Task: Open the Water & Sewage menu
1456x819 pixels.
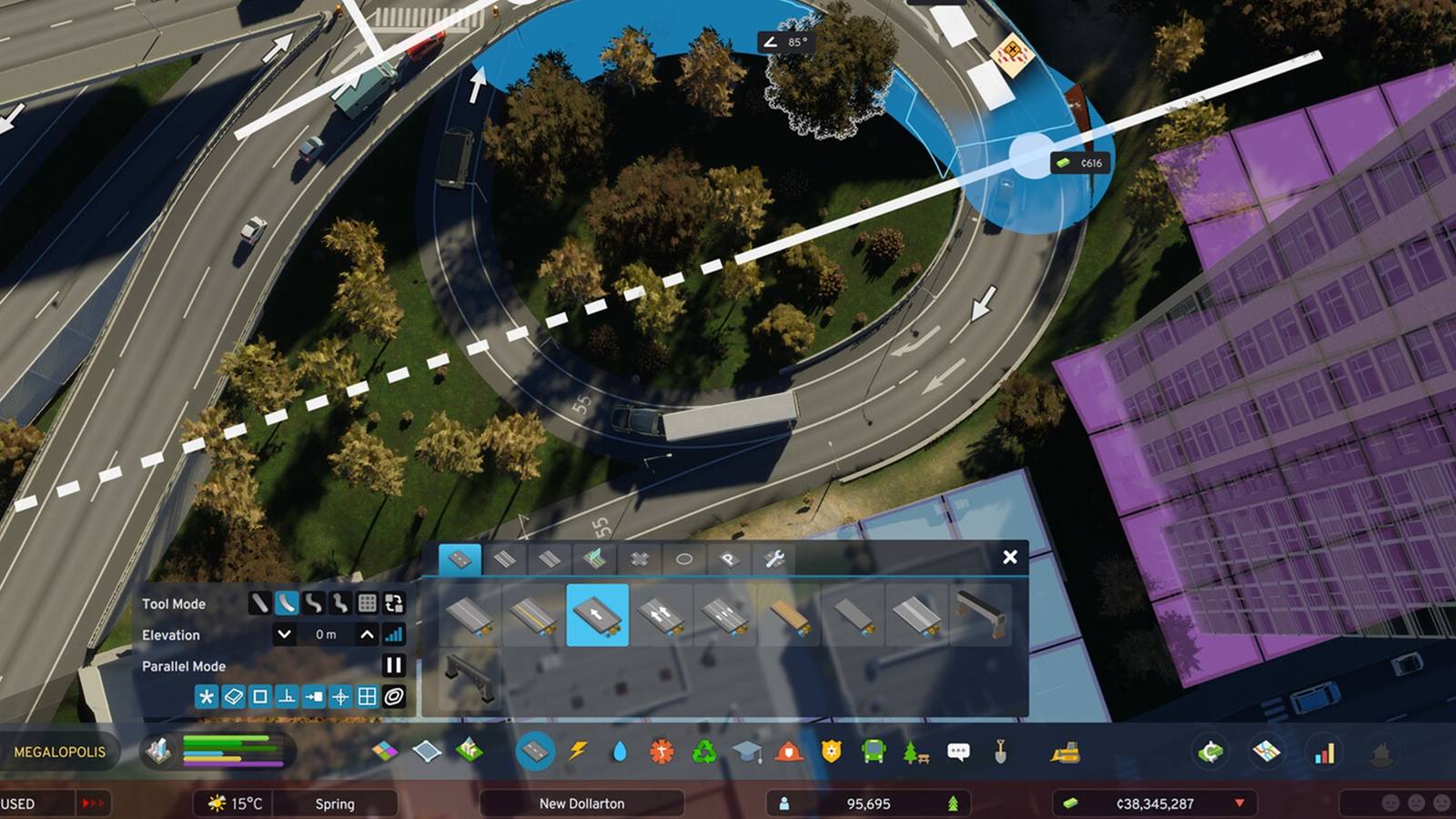Action: [620, 752]
